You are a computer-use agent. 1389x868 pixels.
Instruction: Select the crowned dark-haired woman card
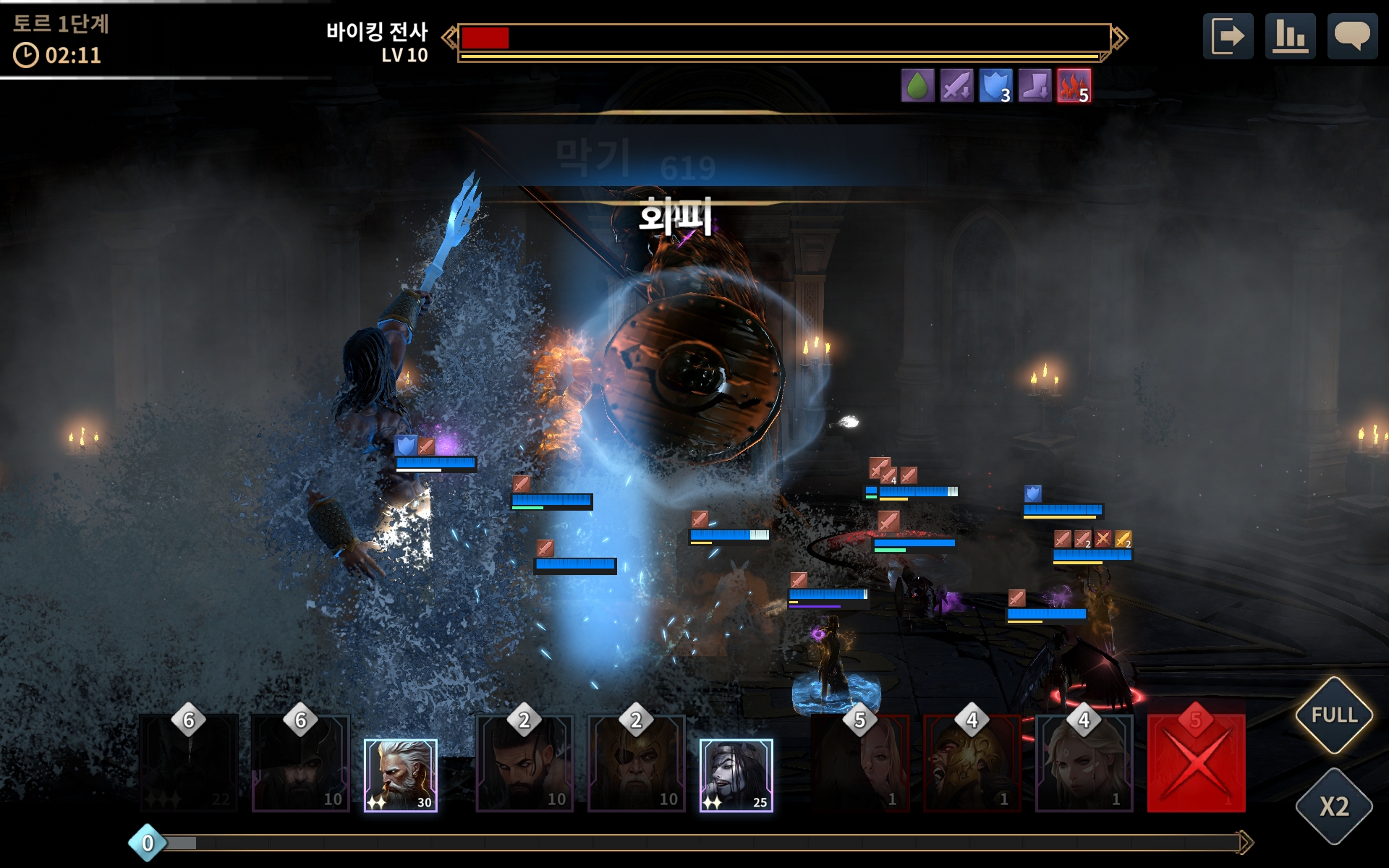click(736, 775)
